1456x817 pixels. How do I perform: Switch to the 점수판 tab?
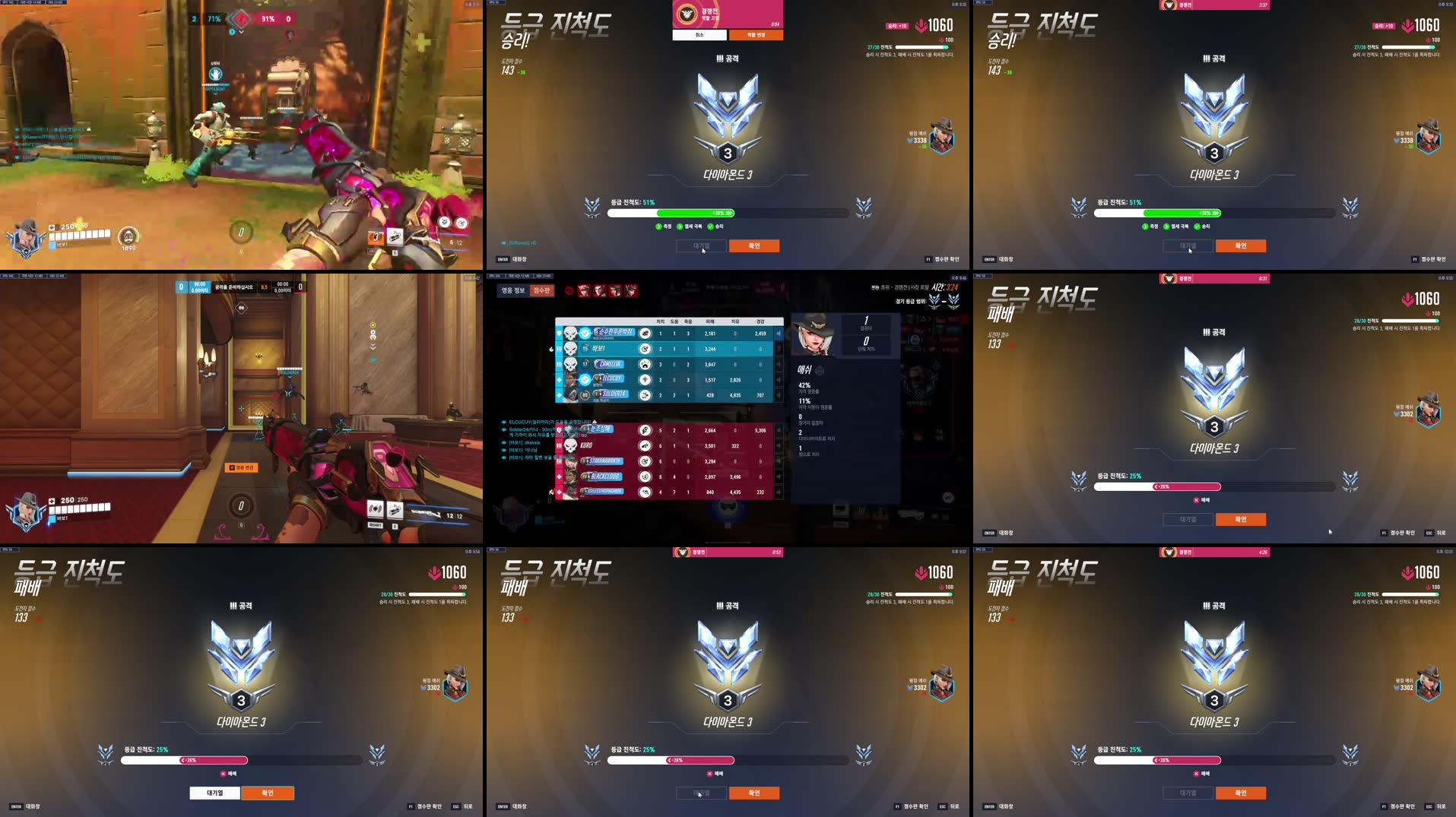(x=543, y=291)
